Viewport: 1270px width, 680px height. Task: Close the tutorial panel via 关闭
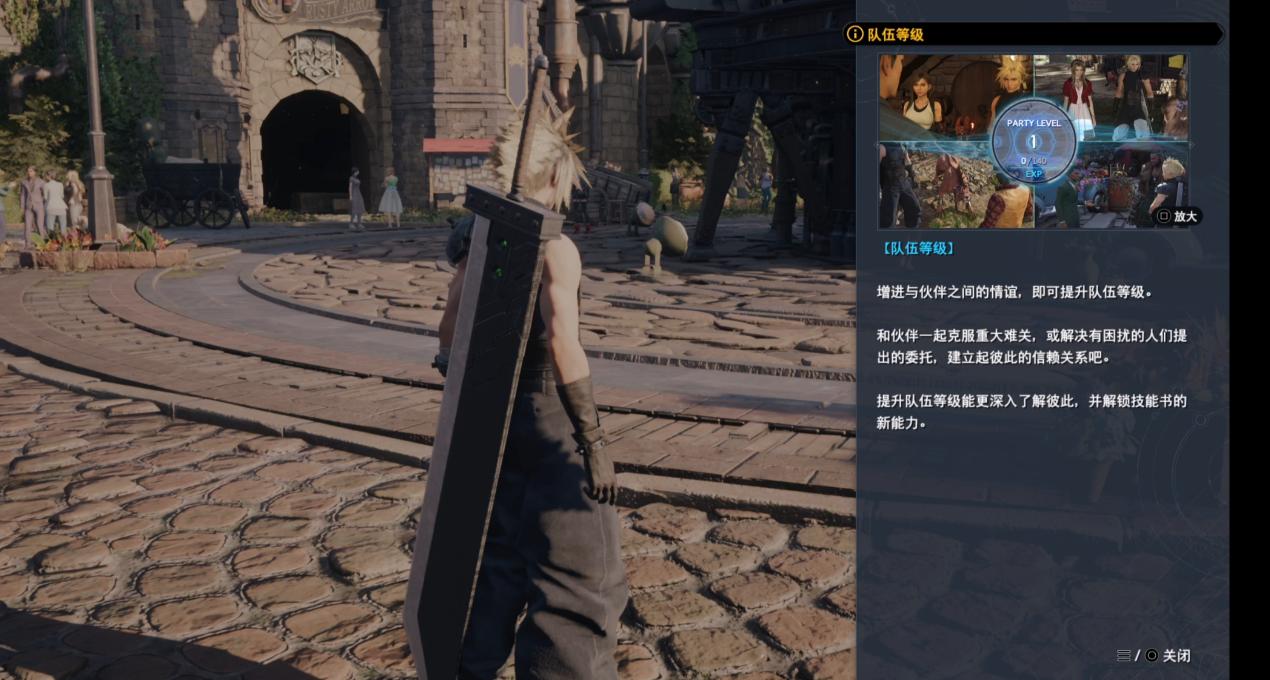[x=1175, y=656]
